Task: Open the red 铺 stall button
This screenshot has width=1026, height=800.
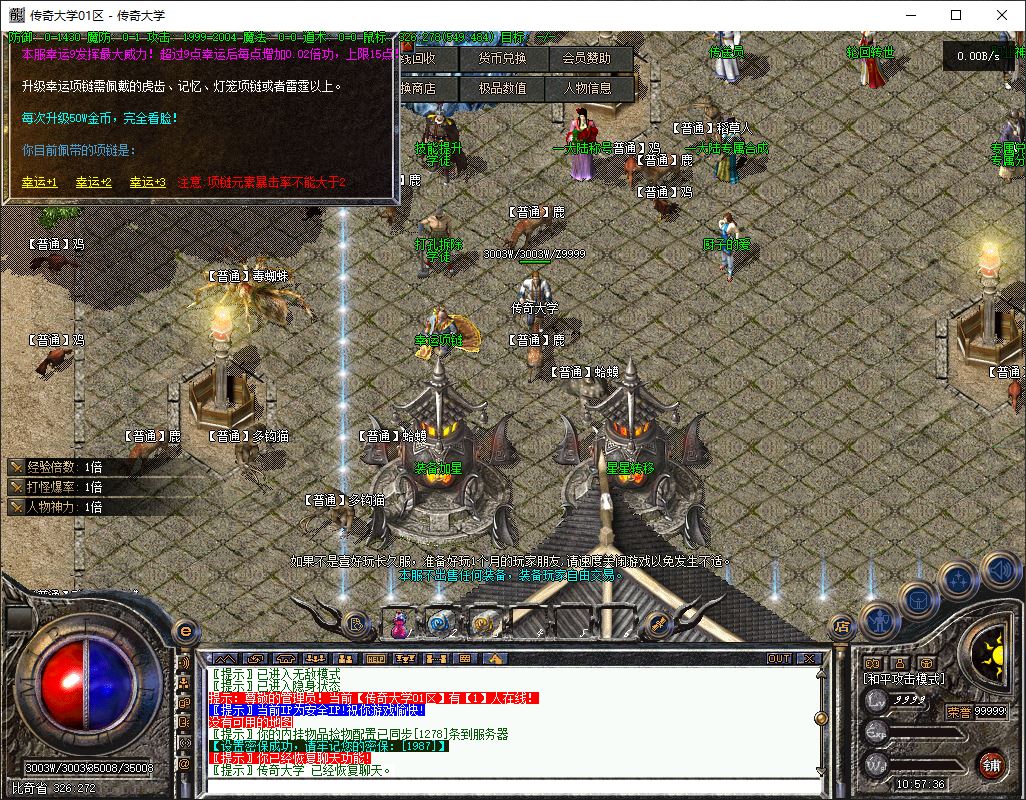Action: 991,765
